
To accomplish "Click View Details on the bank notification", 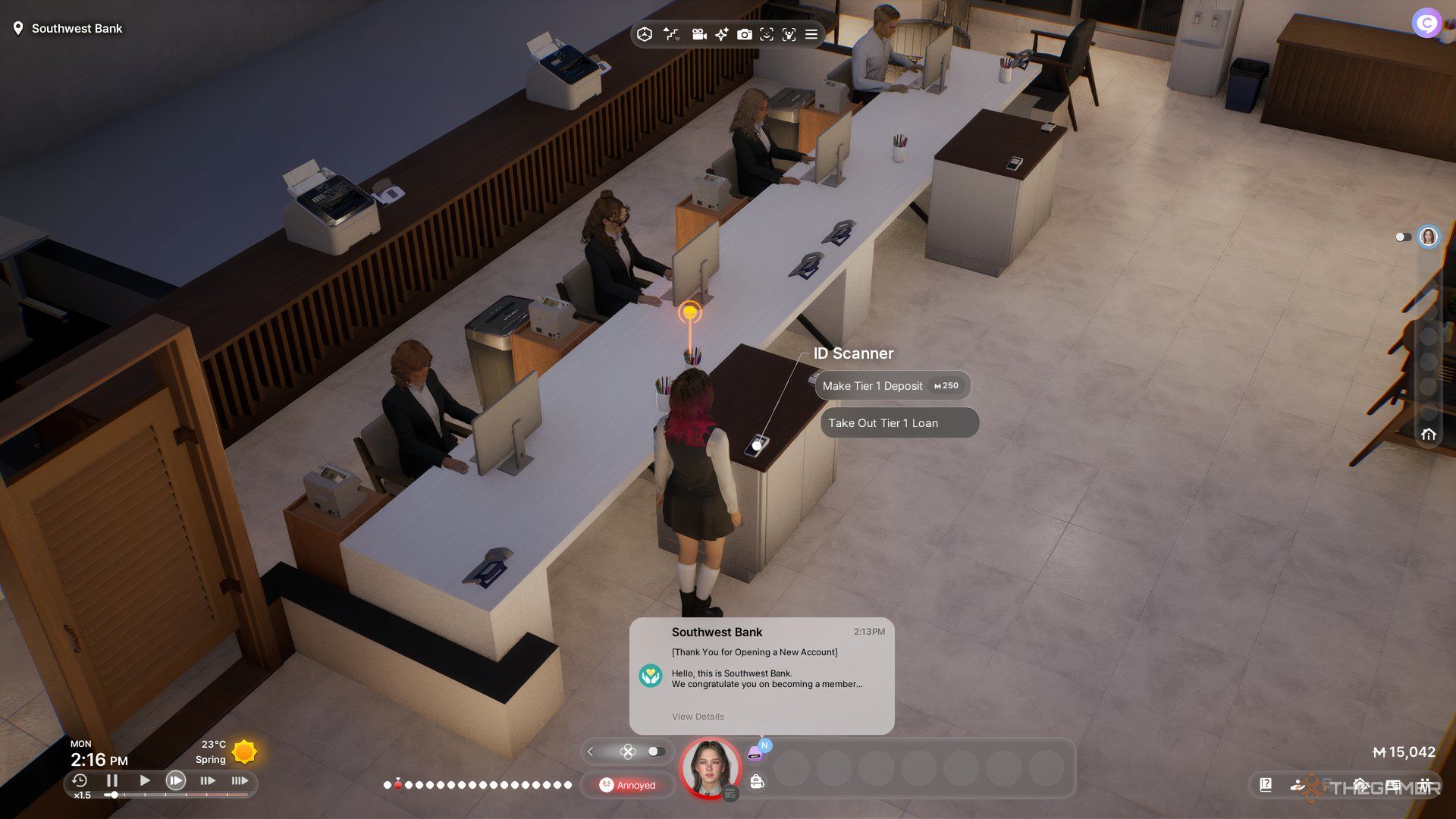I will 698,716.
